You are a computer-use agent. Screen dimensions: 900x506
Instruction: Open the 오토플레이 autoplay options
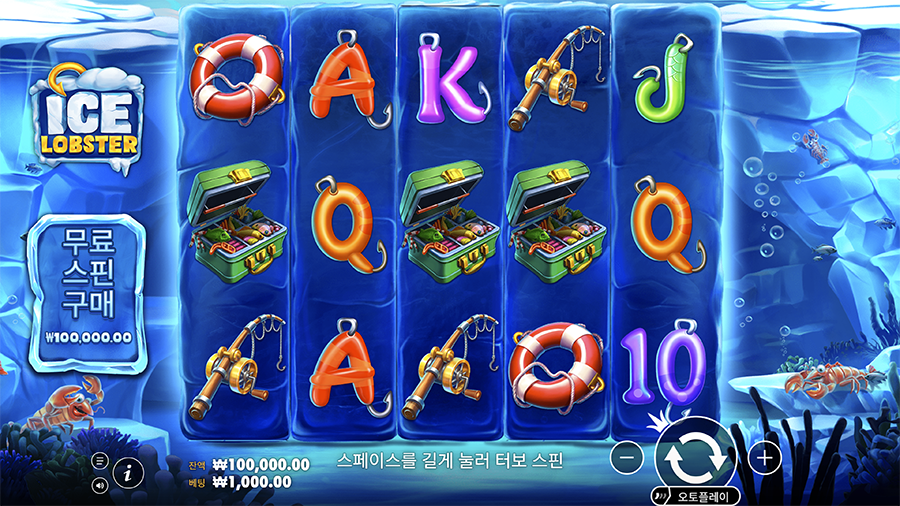pyautogui.click(x=697, y=495)
